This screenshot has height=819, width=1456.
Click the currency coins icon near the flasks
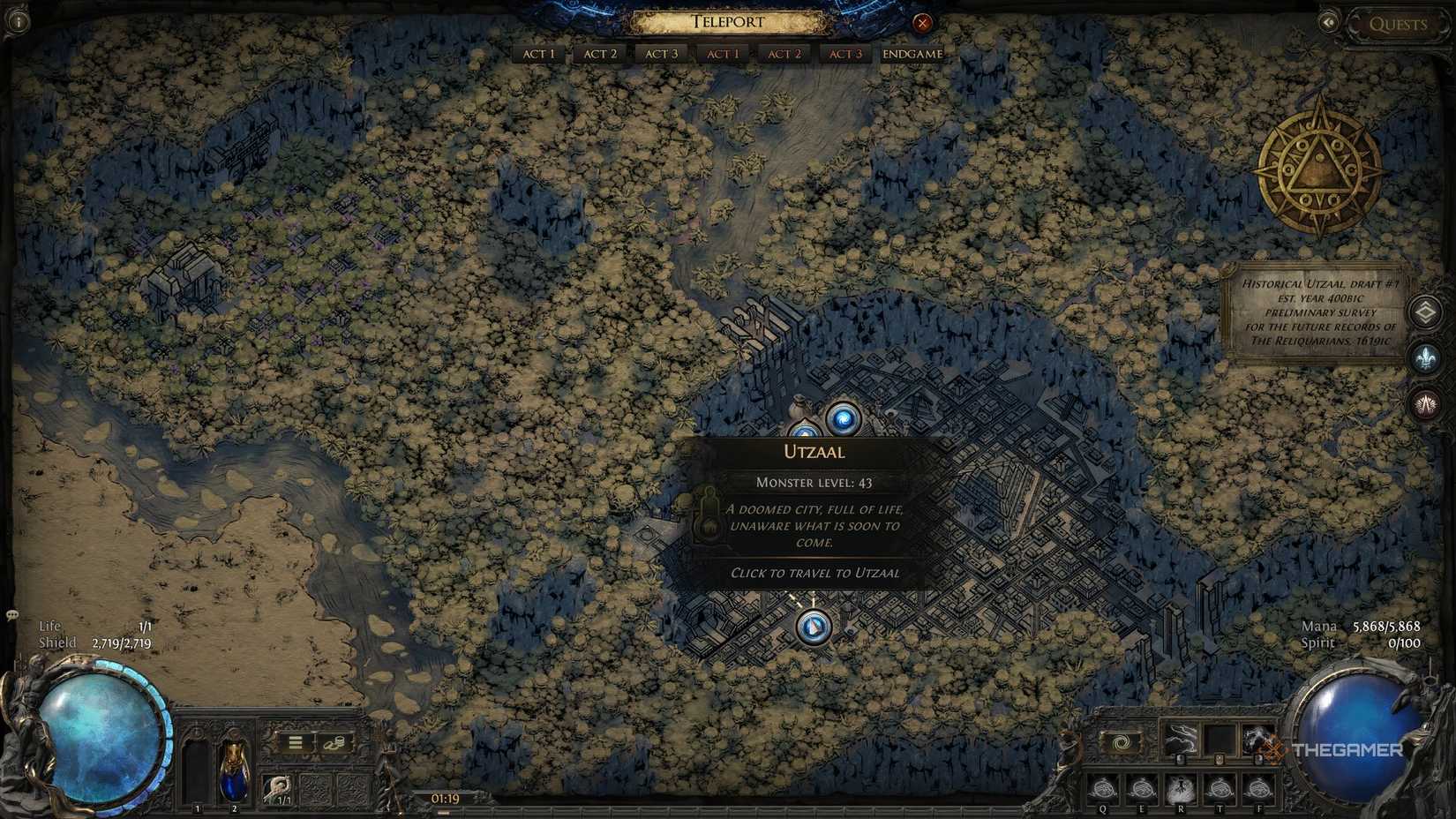[x=334, y=742]
